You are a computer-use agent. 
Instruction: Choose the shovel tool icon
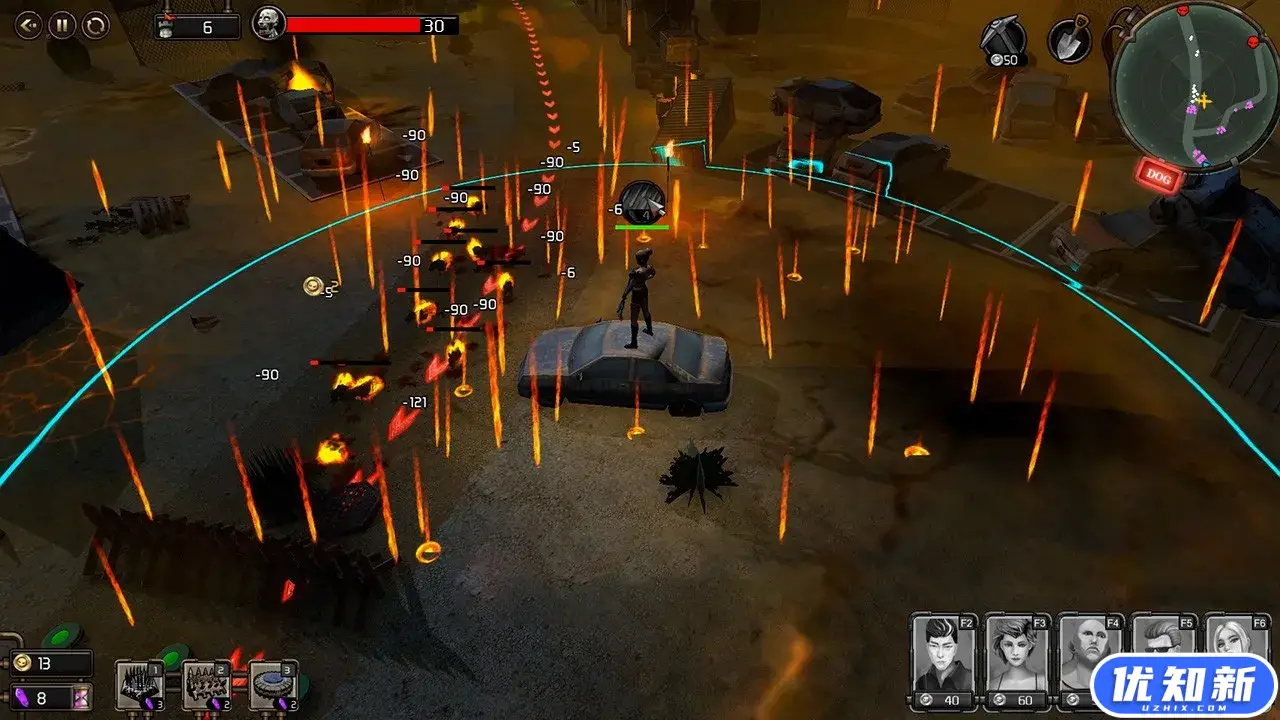tap(1068, 41)
